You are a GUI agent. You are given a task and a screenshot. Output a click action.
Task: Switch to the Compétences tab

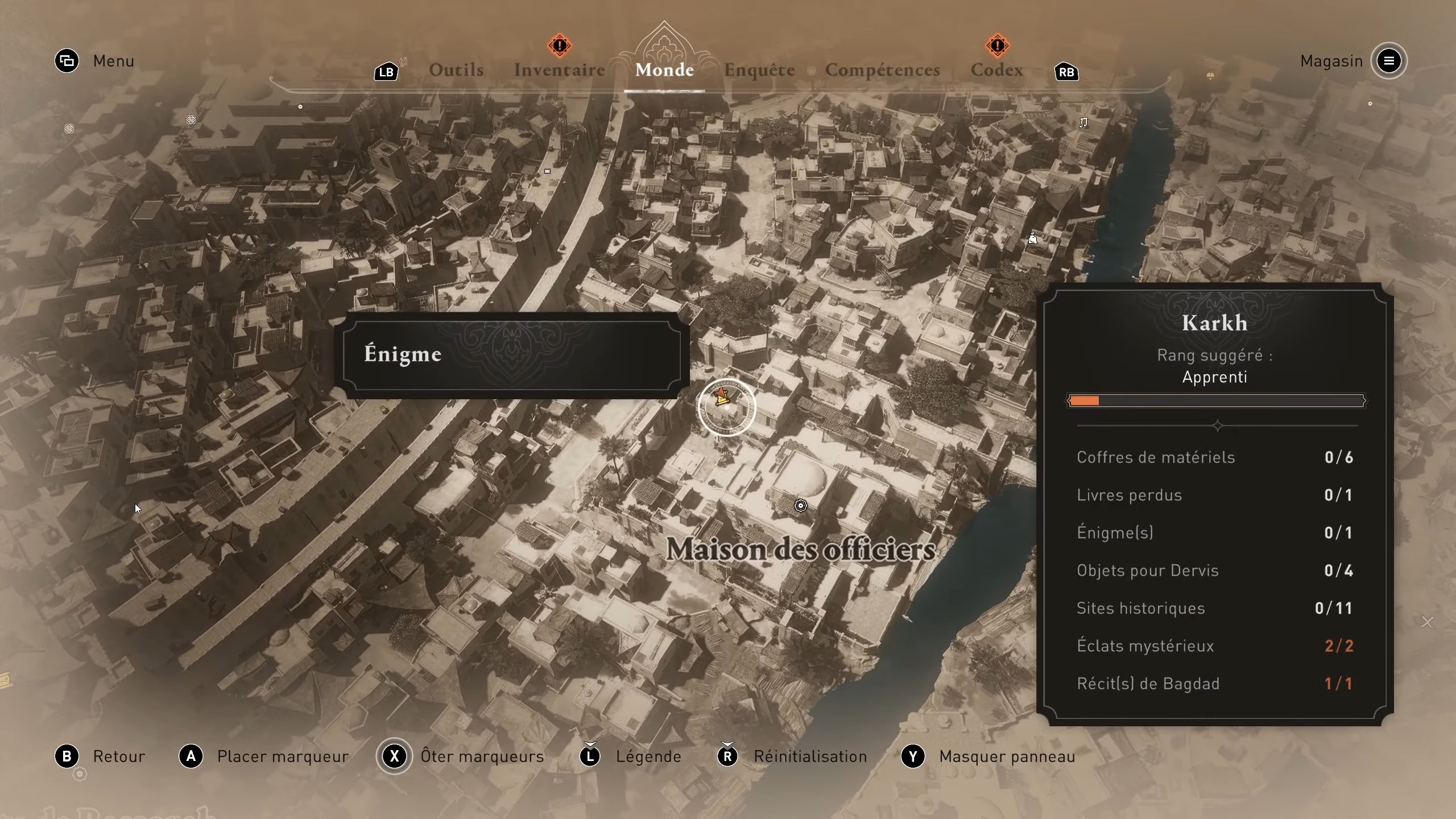882,70
